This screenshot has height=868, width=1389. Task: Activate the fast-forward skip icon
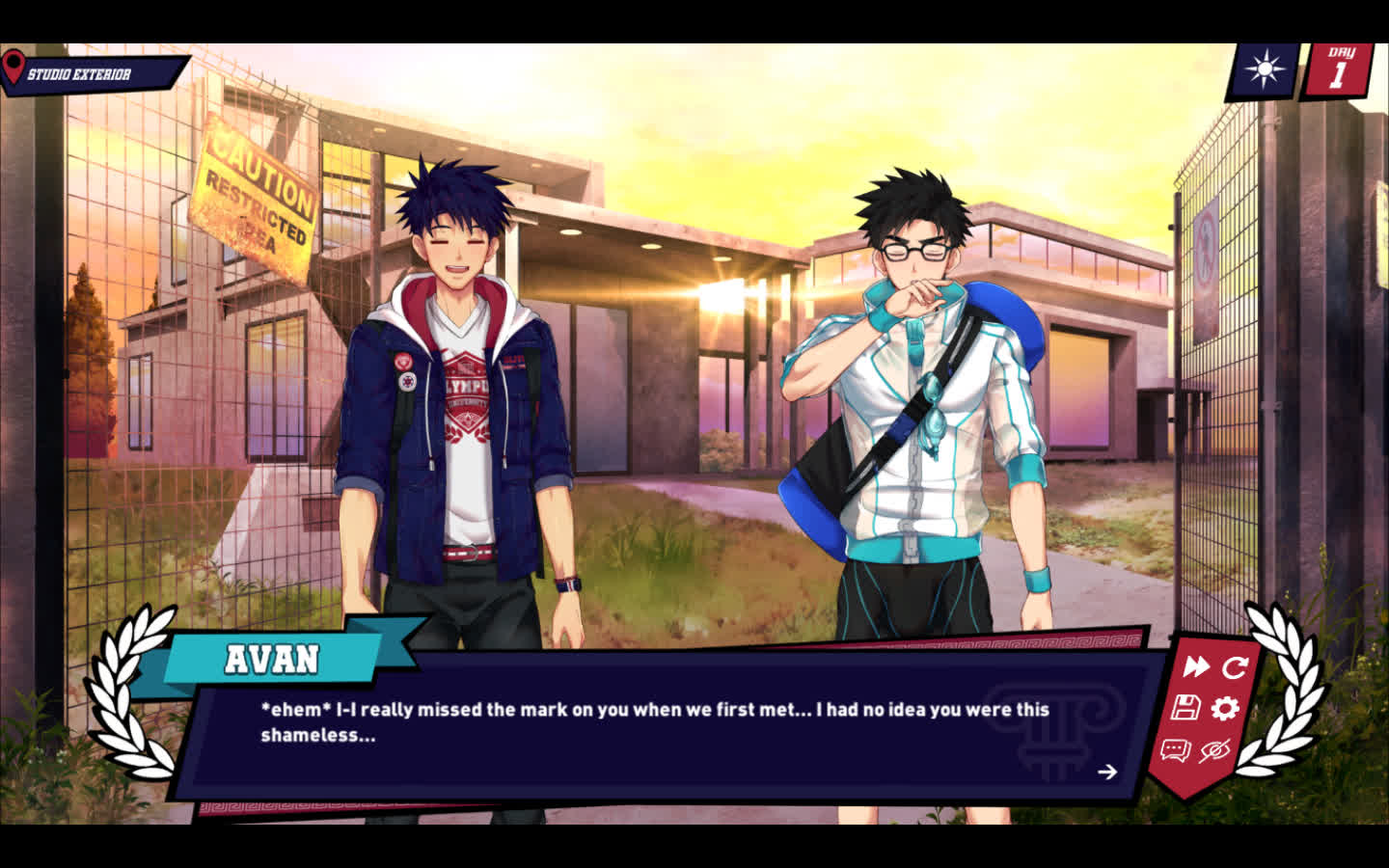1196,666
